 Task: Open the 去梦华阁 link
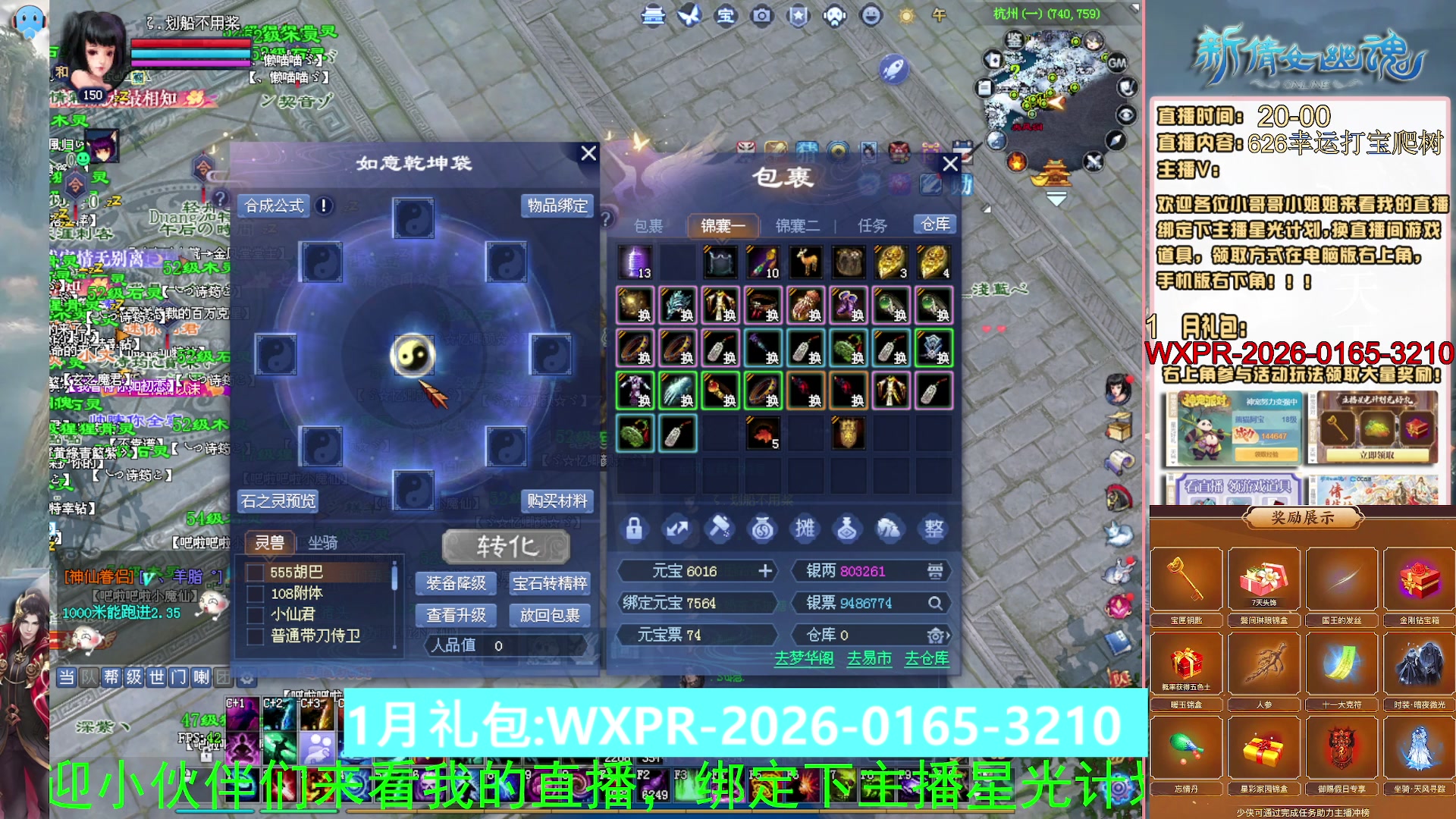point(804,659)
